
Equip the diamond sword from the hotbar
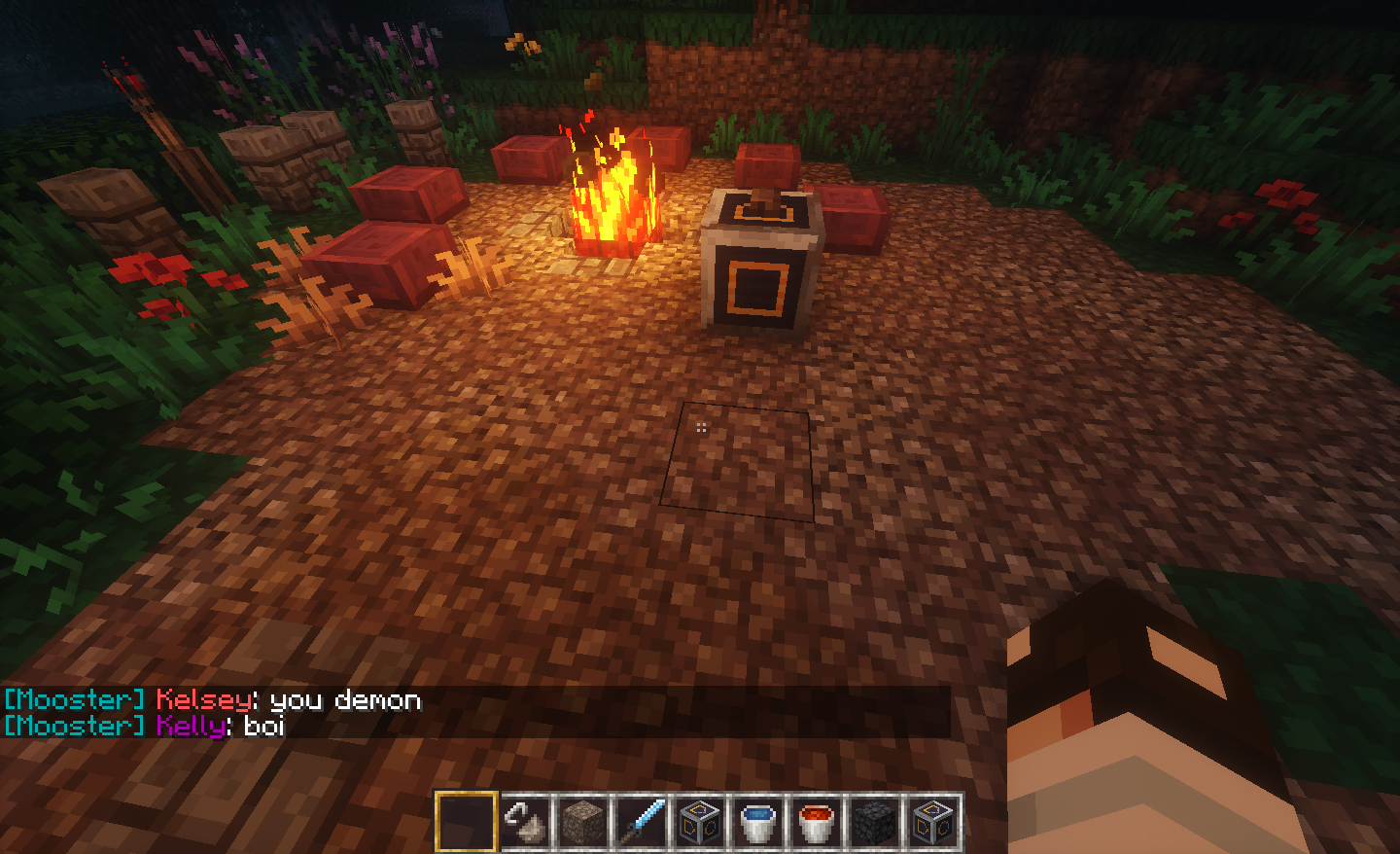642,822
